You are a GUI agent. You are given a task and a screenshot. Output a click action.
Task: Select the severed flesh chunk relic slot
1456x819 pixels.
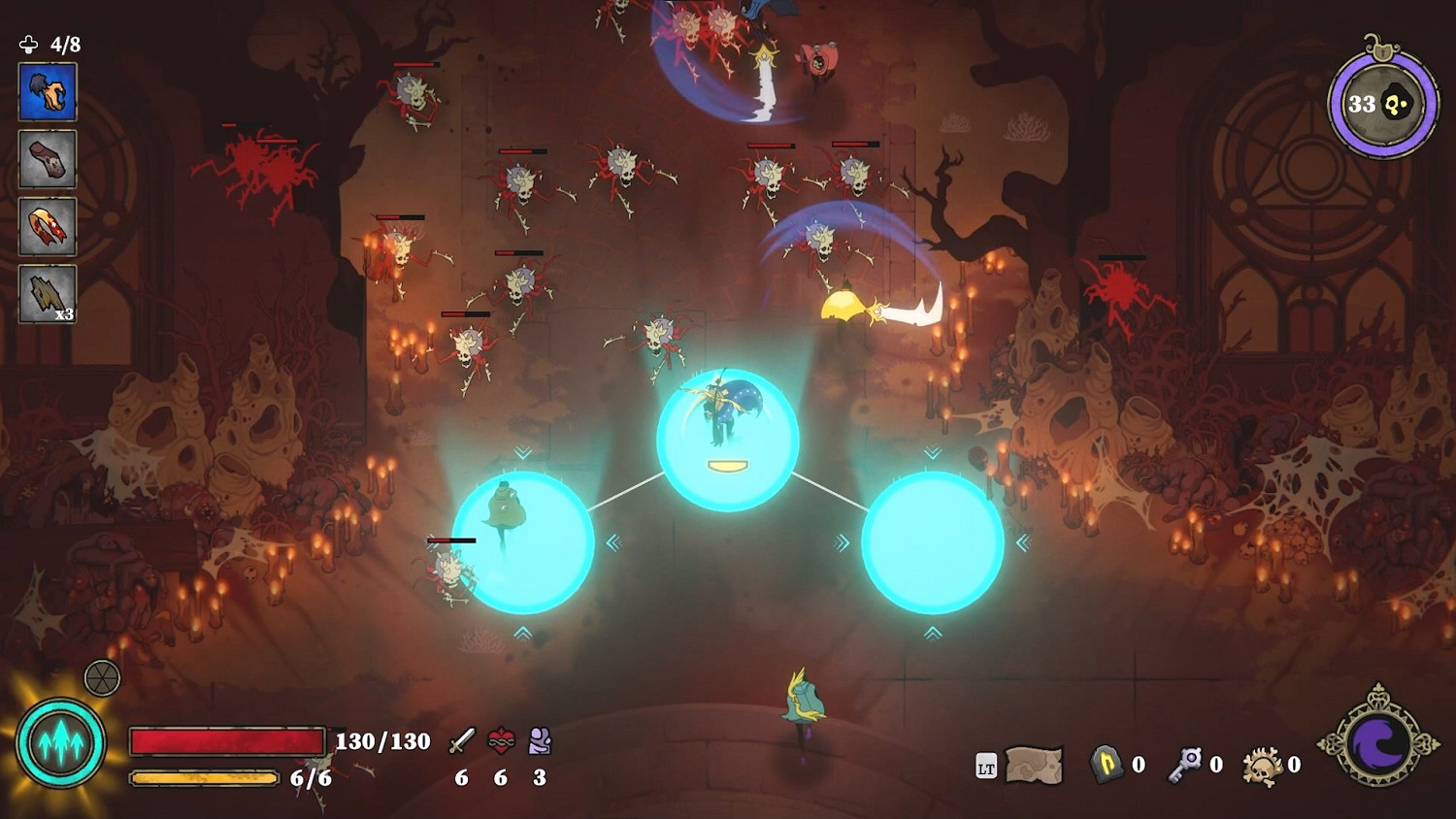[x=48, y=159]
